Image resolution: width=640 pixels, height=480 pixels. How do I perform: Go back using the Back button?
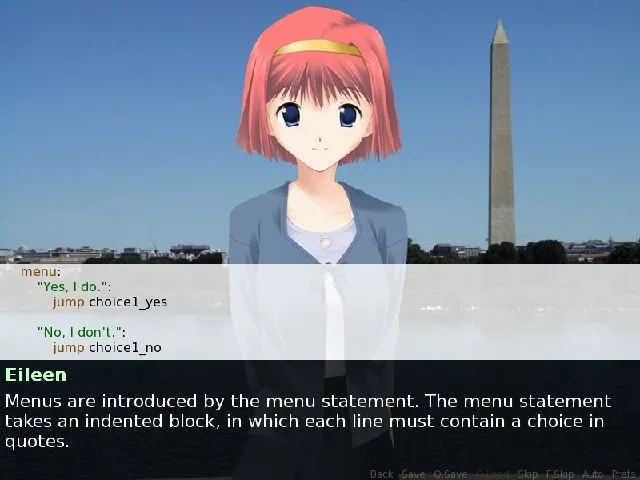(x=382, y=473)
